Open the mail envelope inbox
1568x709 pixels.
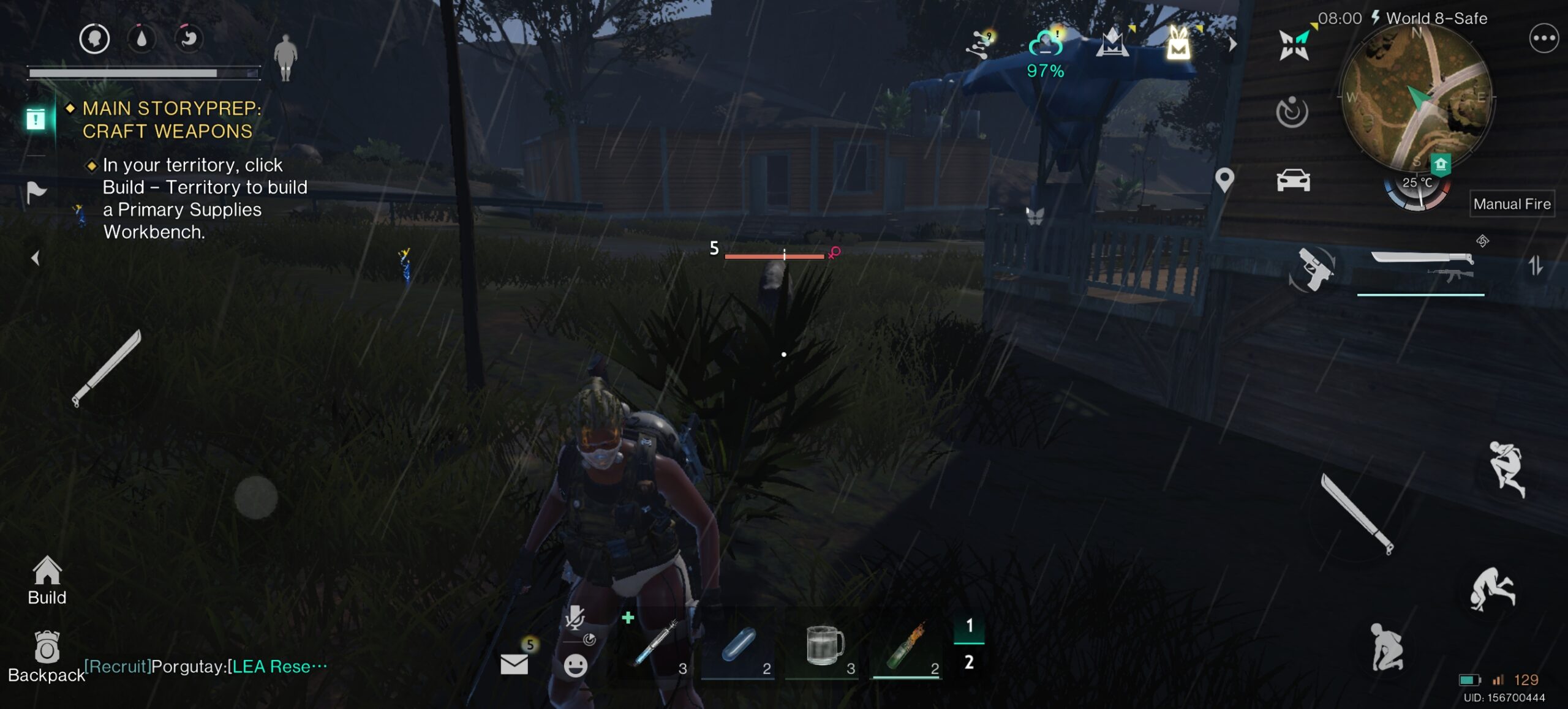pyautogui.click(x=514, y=664)
